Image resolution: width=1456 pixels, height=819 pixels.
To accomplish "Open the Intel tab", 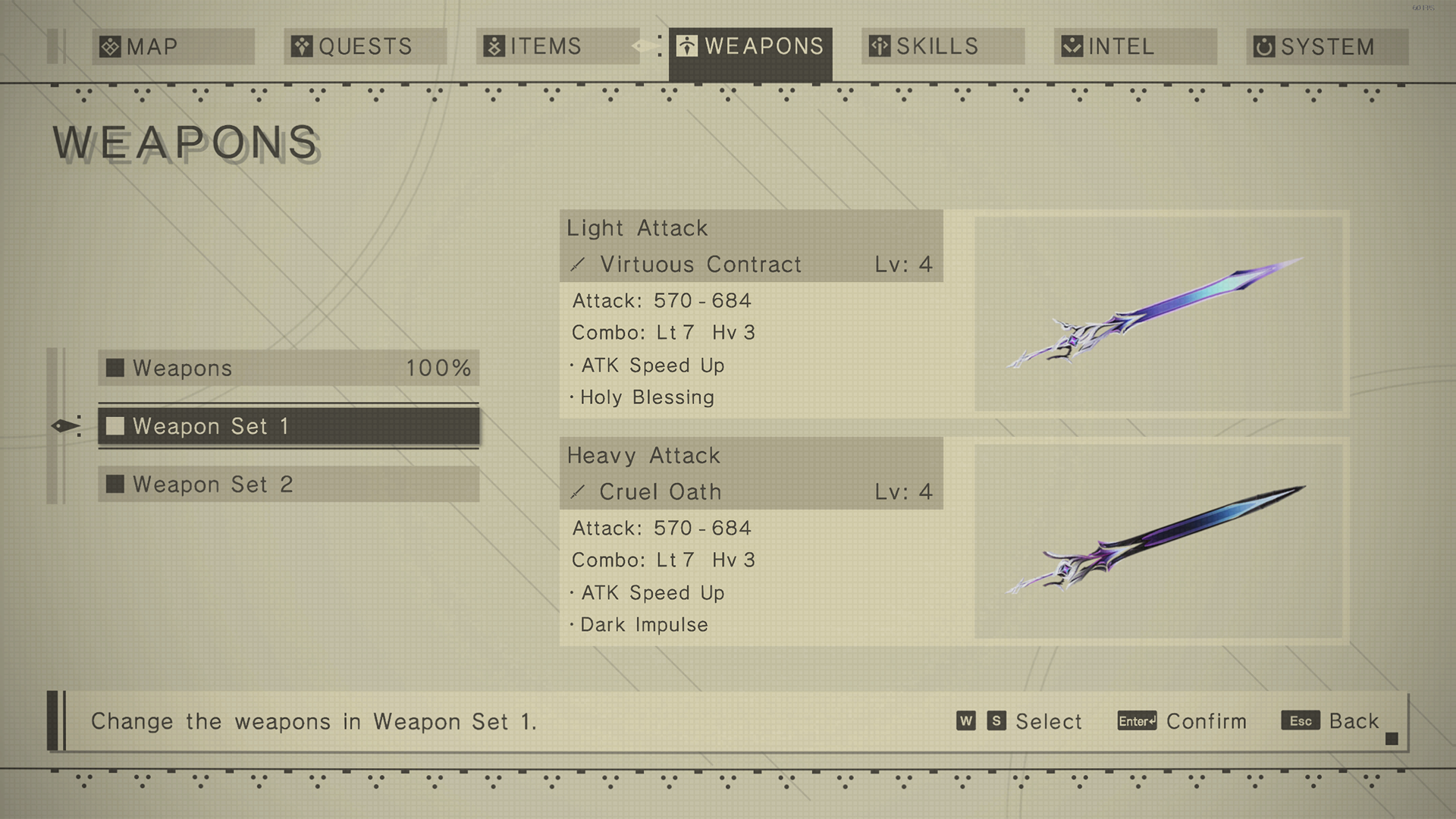I will pos(1135,47).
